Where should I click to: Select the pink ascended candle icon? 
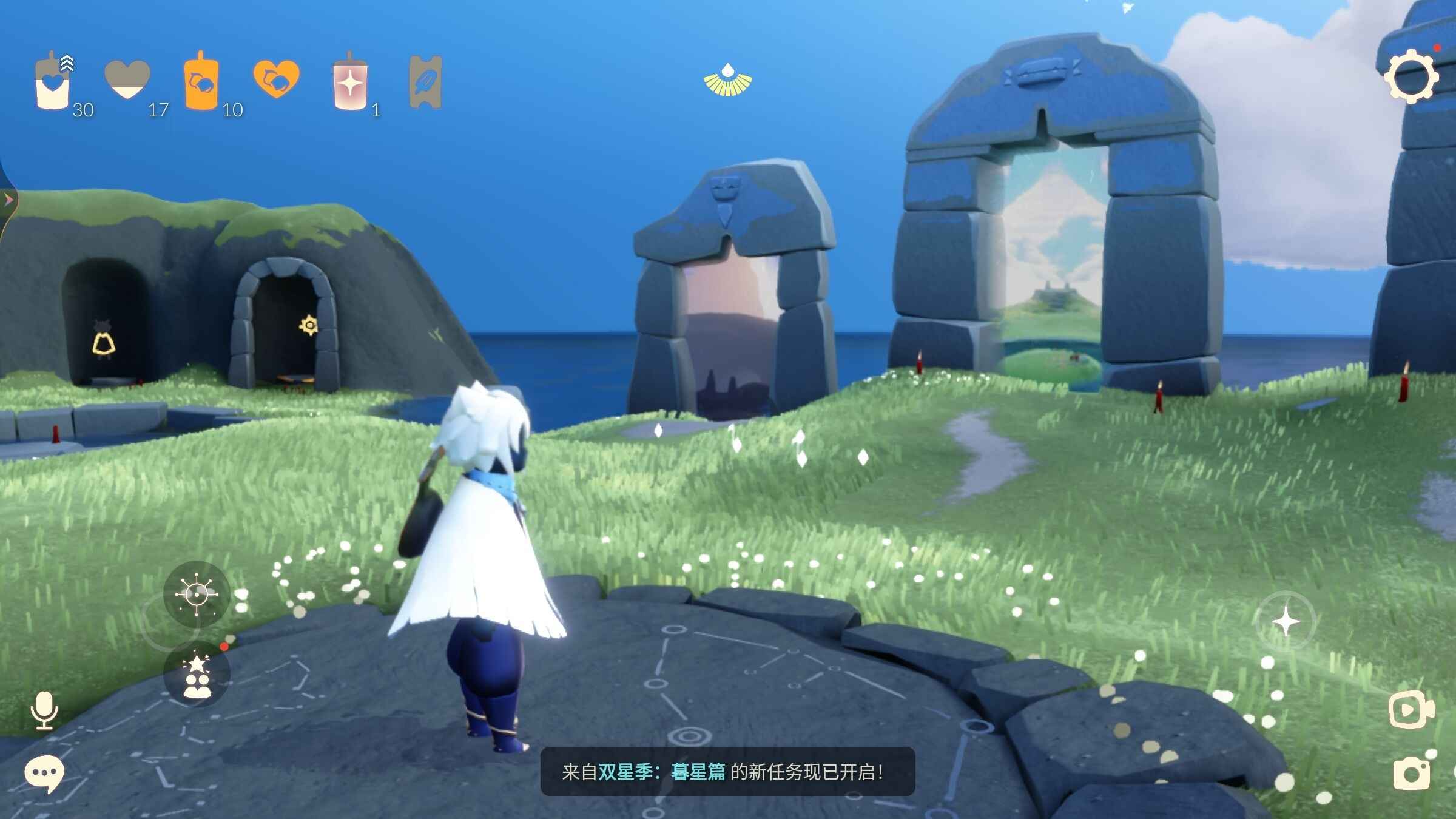pyautogui.click(x=350, y=84)
